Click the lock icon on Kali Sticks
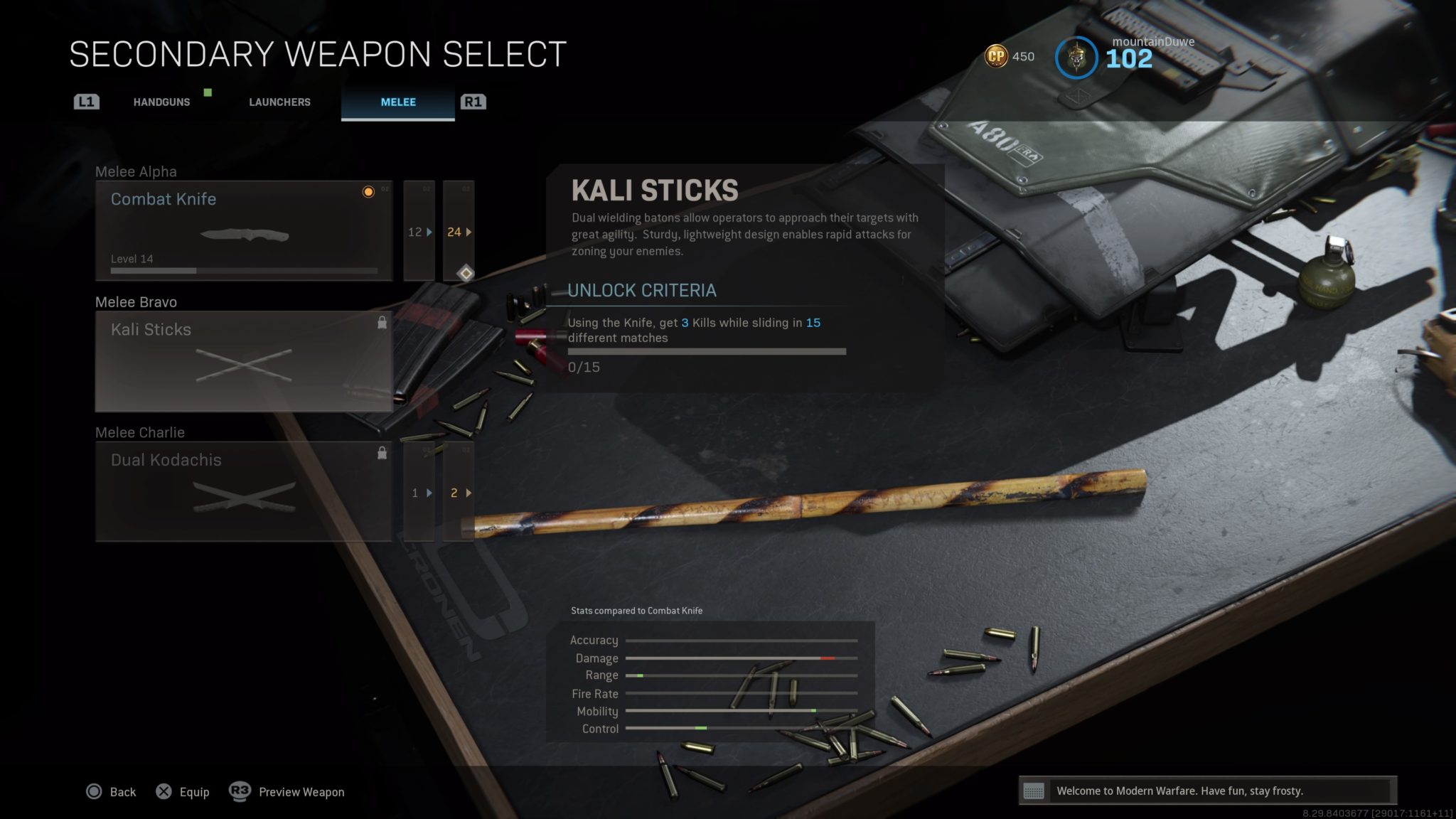The width and height of the screenshot is (1456, 819). coord(381,321)
